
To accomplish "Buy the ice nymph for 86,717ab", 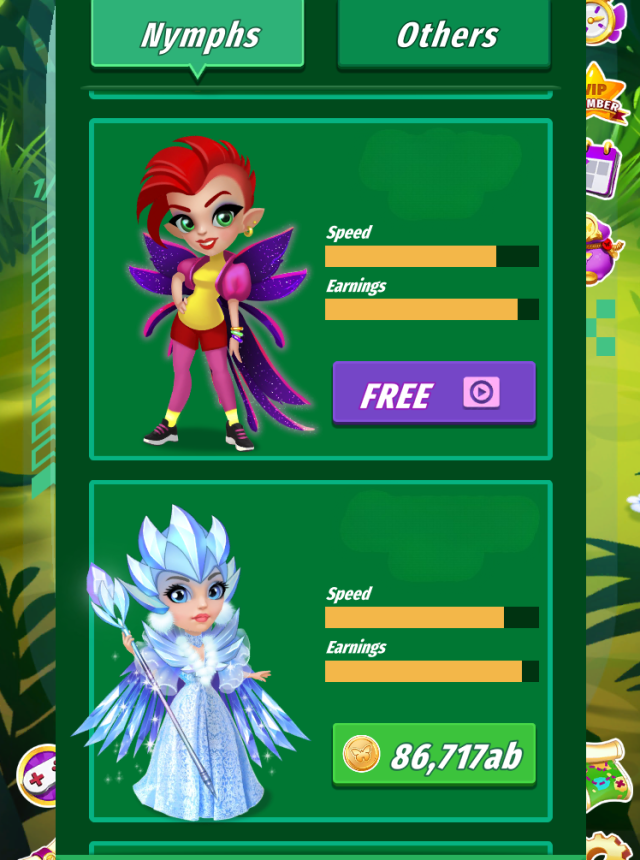I will (x=433, y=755).
